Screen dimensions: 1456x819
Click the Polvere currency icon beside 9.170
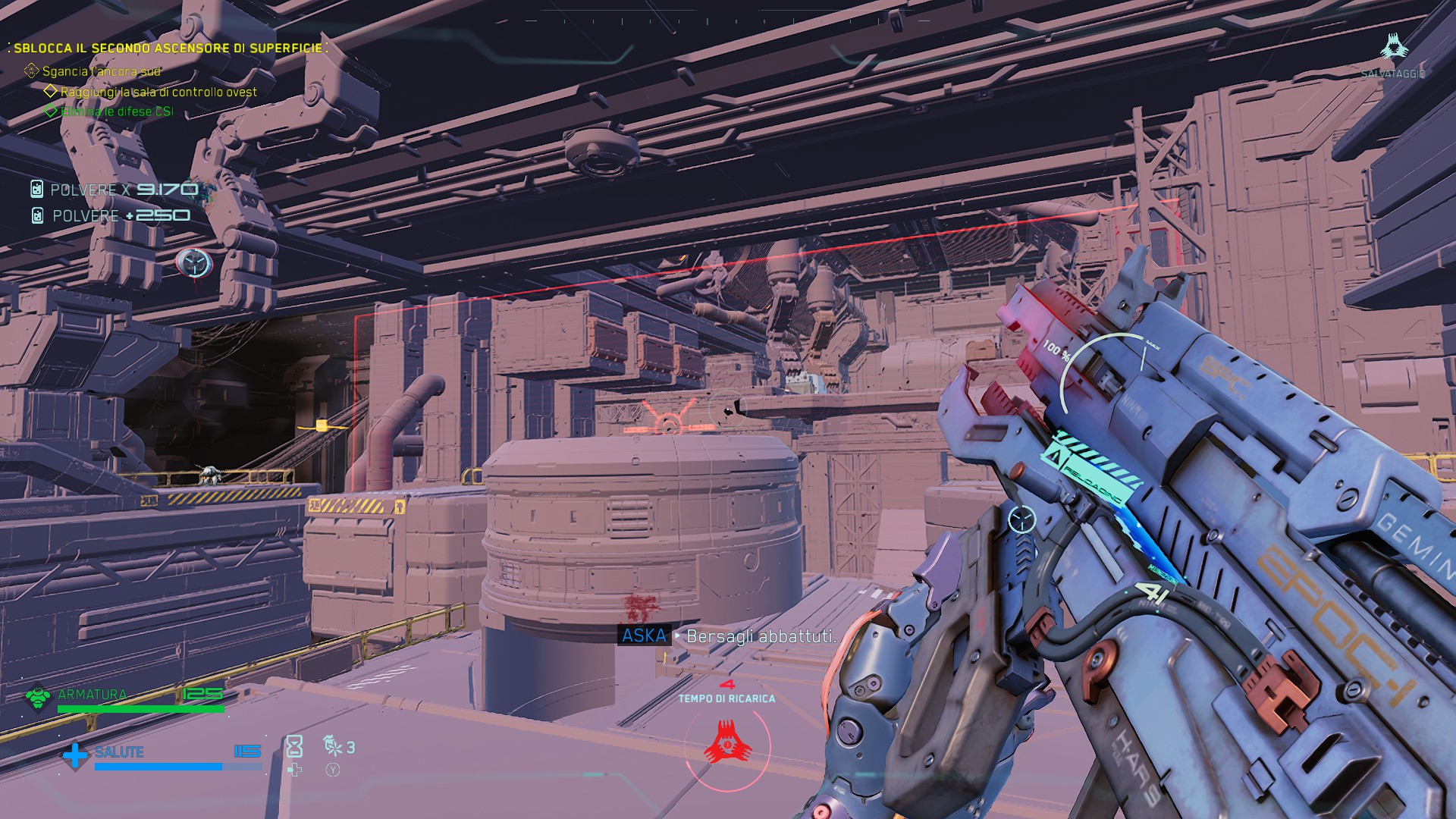pyautogui.click(x=36, y=190)
